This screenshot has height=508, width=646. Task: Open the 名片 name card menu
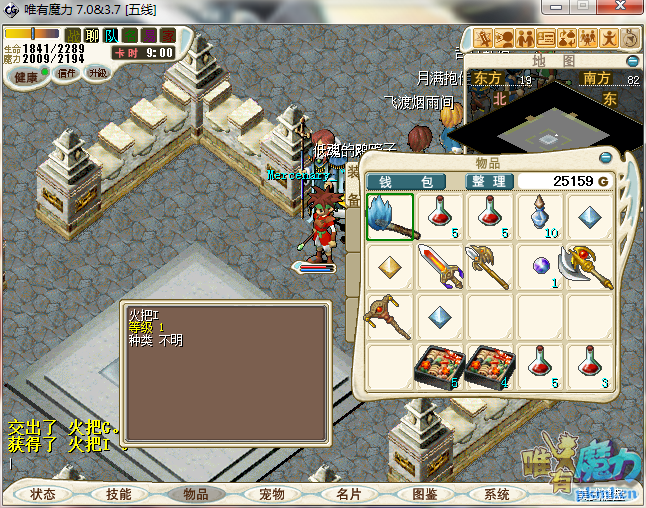[x=348, y=494]
